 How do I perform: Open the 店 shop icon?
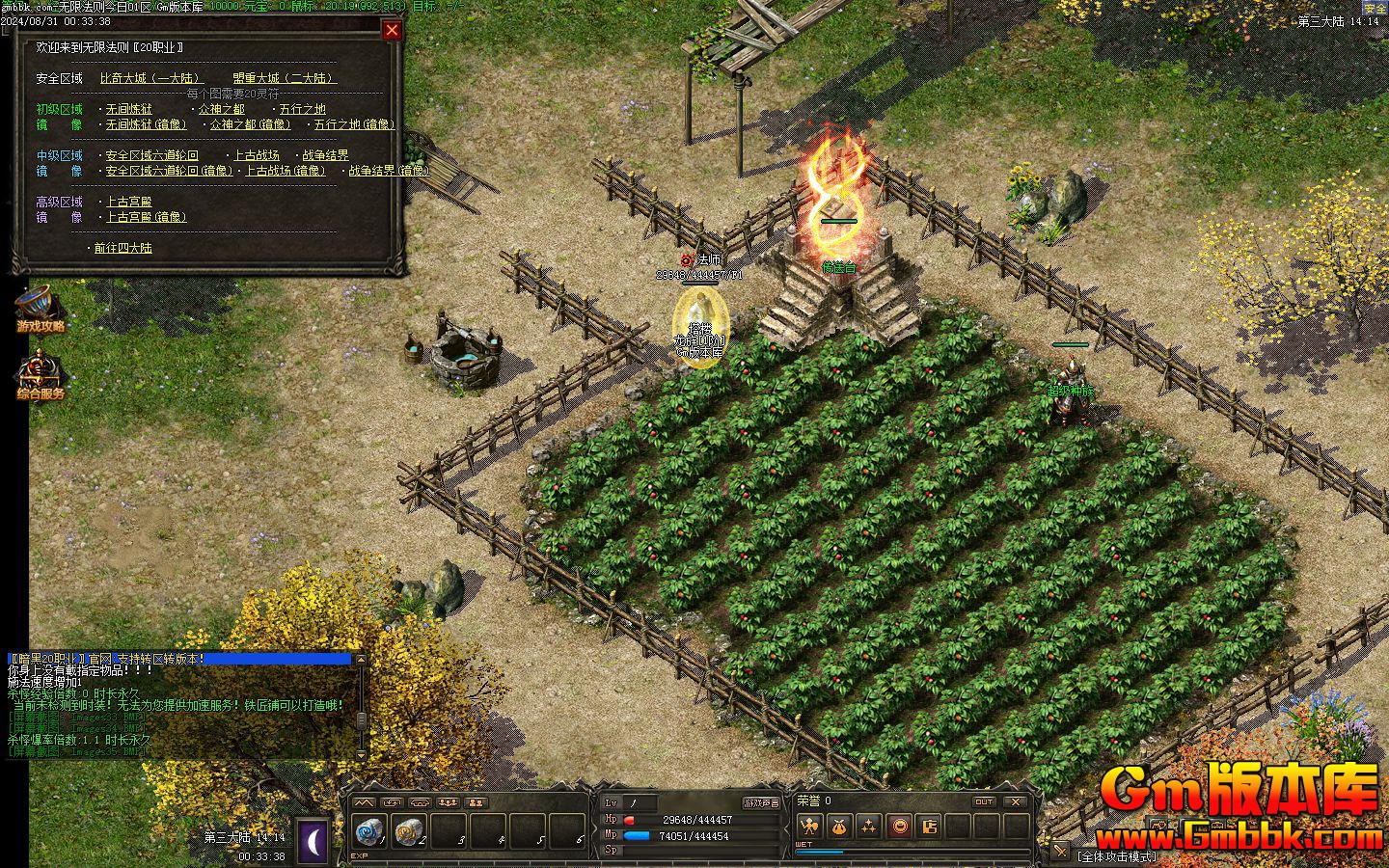[x=929, y=827]
